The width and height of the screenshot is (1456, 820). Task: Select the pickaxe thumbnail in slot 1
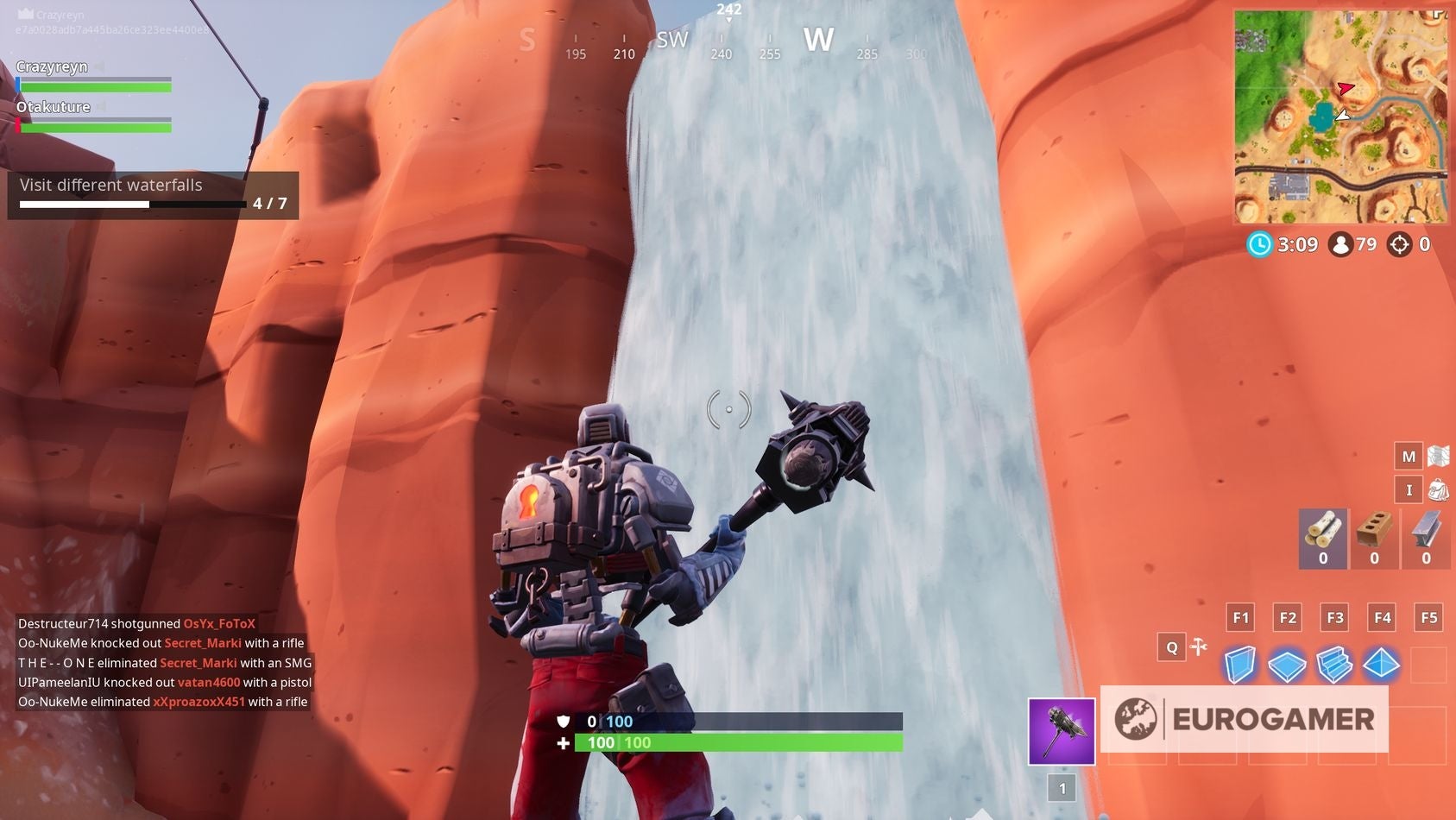click(1060, 729)
